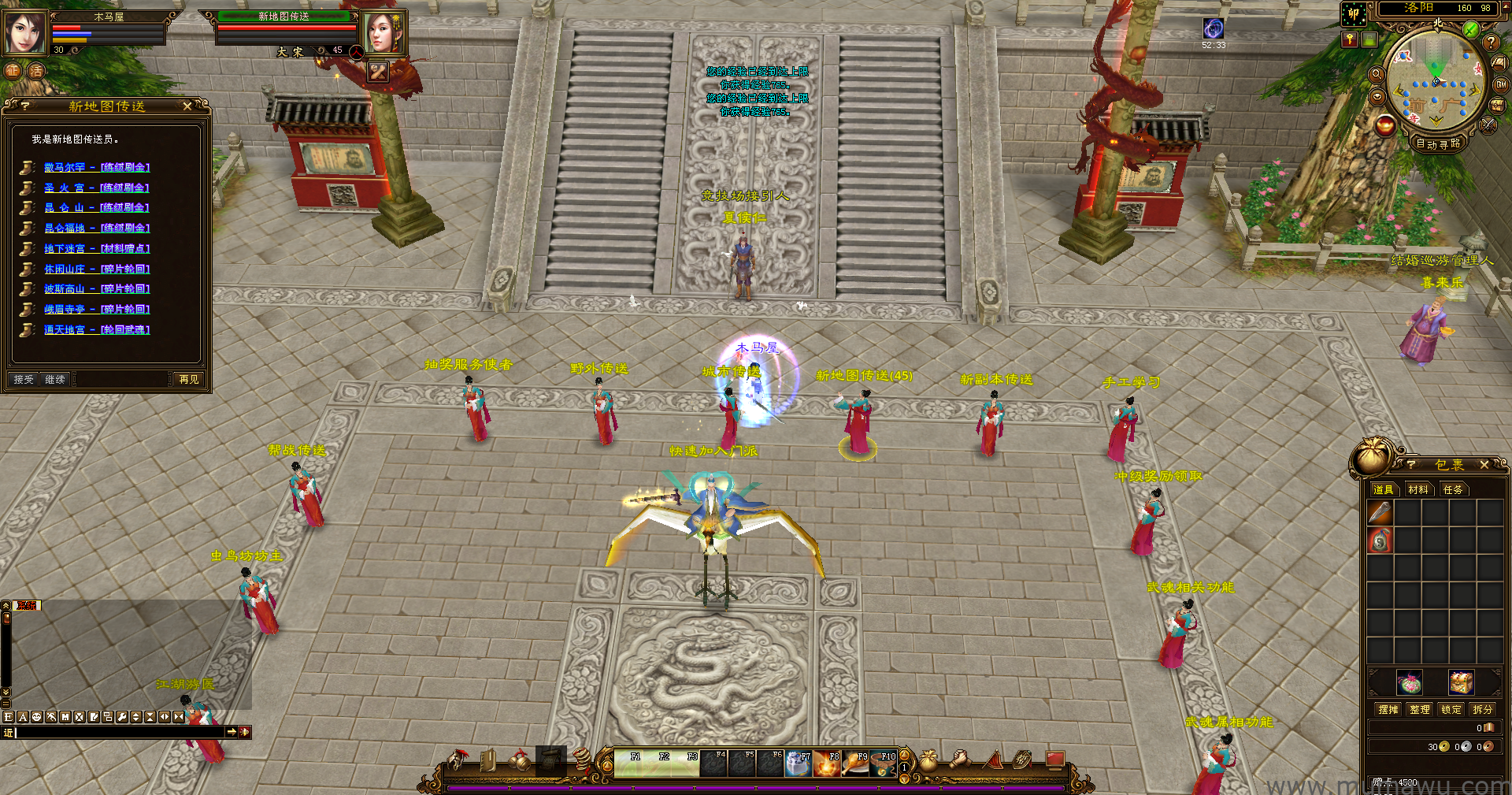Click the player portrait of 木马屋
This screenshot has width=1512, height=795.
point(25,33)
